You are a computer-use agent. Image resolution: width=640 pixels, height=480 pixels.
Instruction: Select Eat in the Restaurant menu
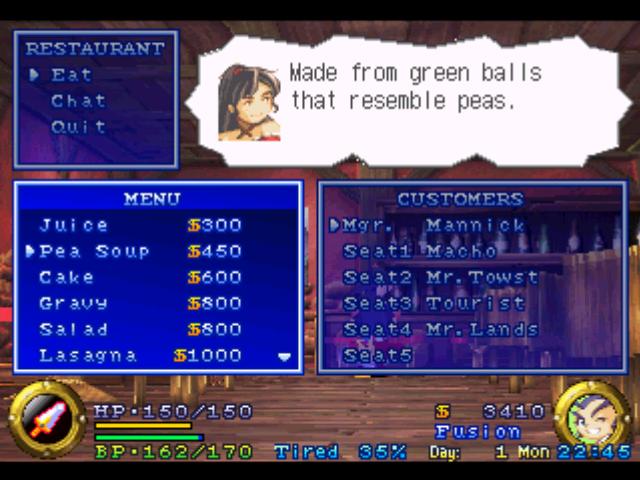coord(72,75)
